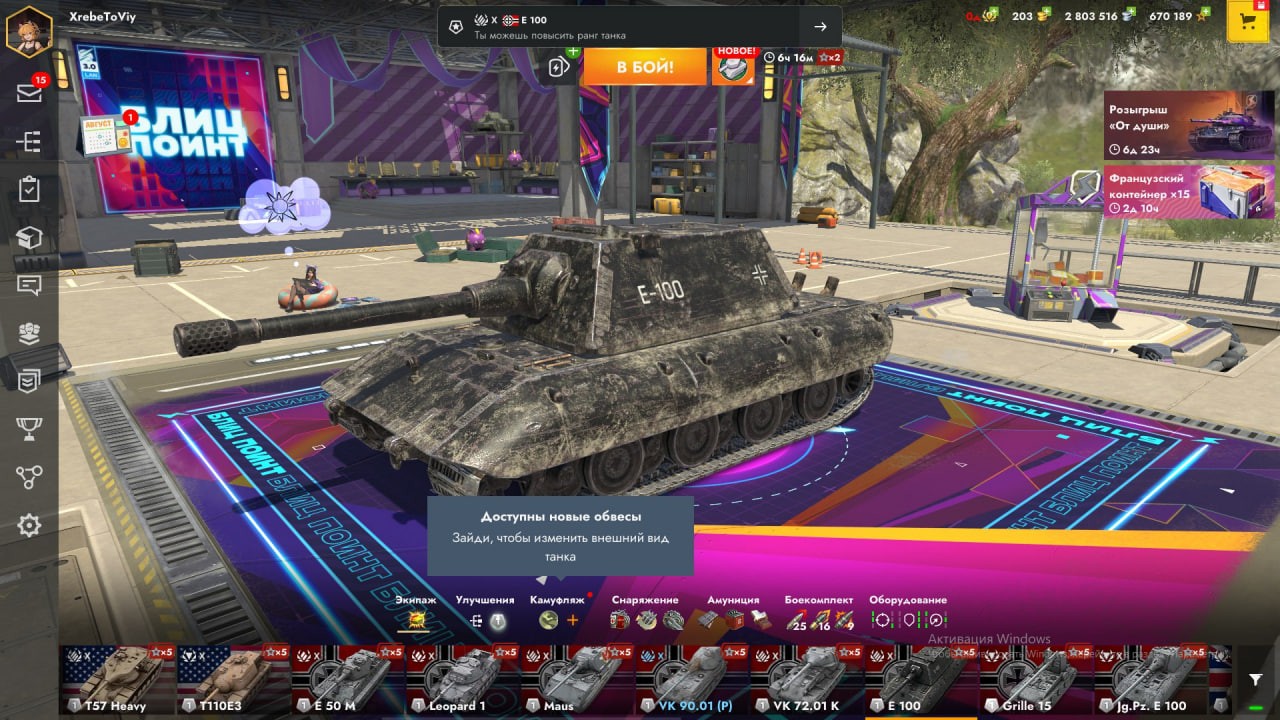Viewport: 1280px width, 720px height.
Task: Select the Maus tank in carousel
Action: coord(577,680)
